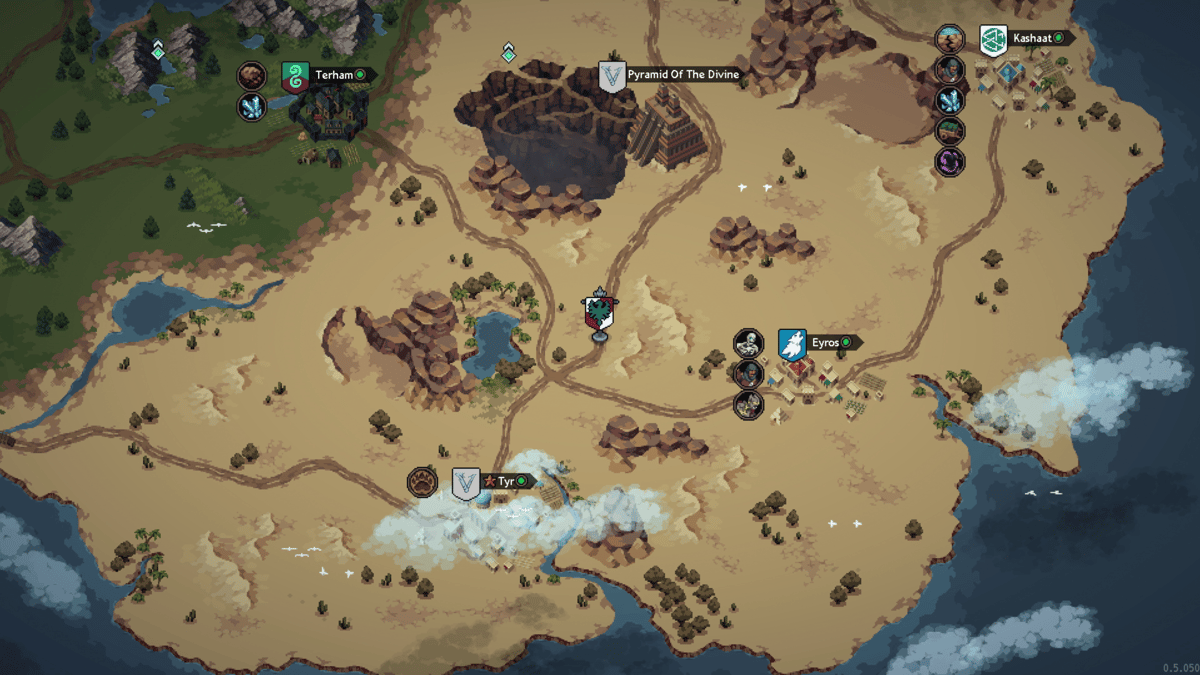The width and height of the screenshot is (1200, 675).
Task: Click the blue crystal icon beside Terham
Action: 252,107
